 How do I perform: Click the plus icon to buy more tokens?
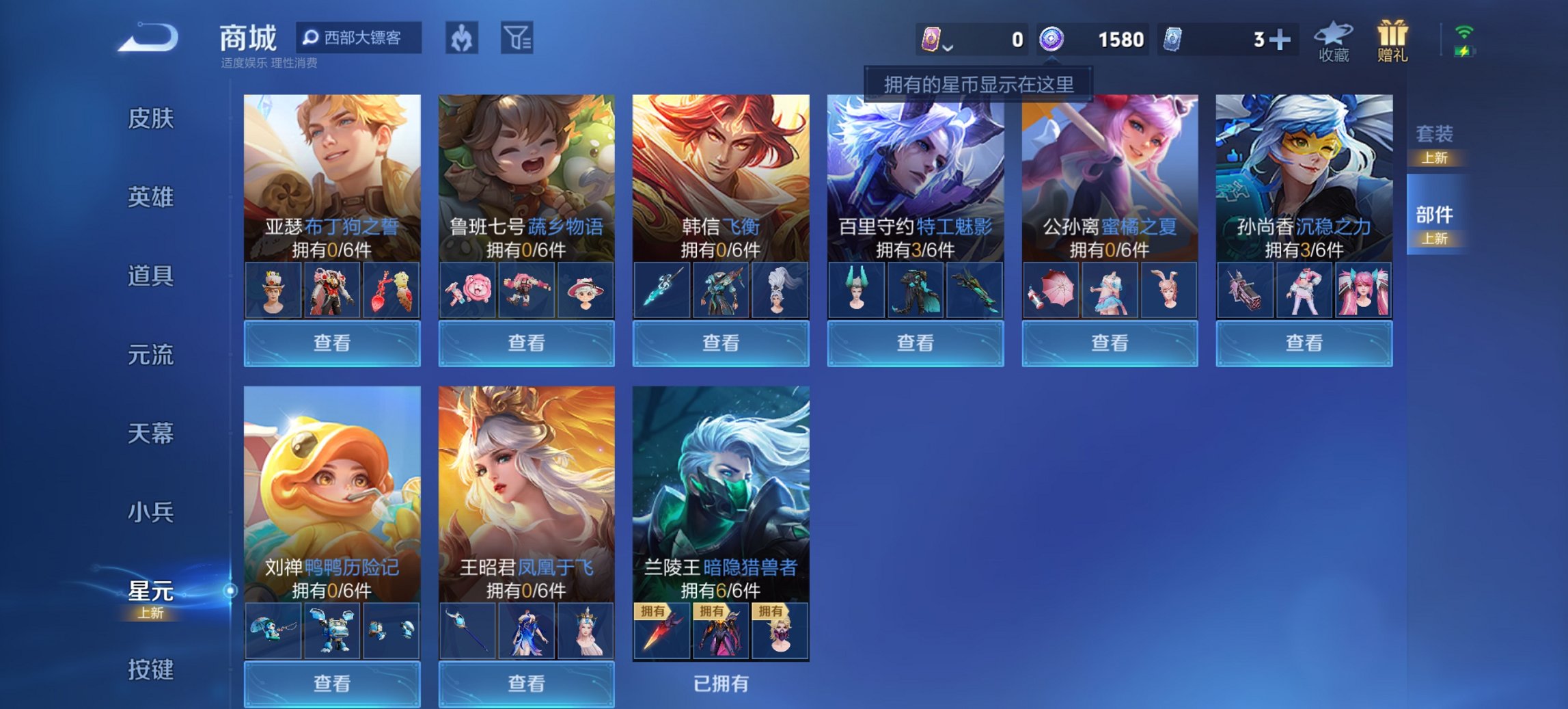[x=1280, y=39]
